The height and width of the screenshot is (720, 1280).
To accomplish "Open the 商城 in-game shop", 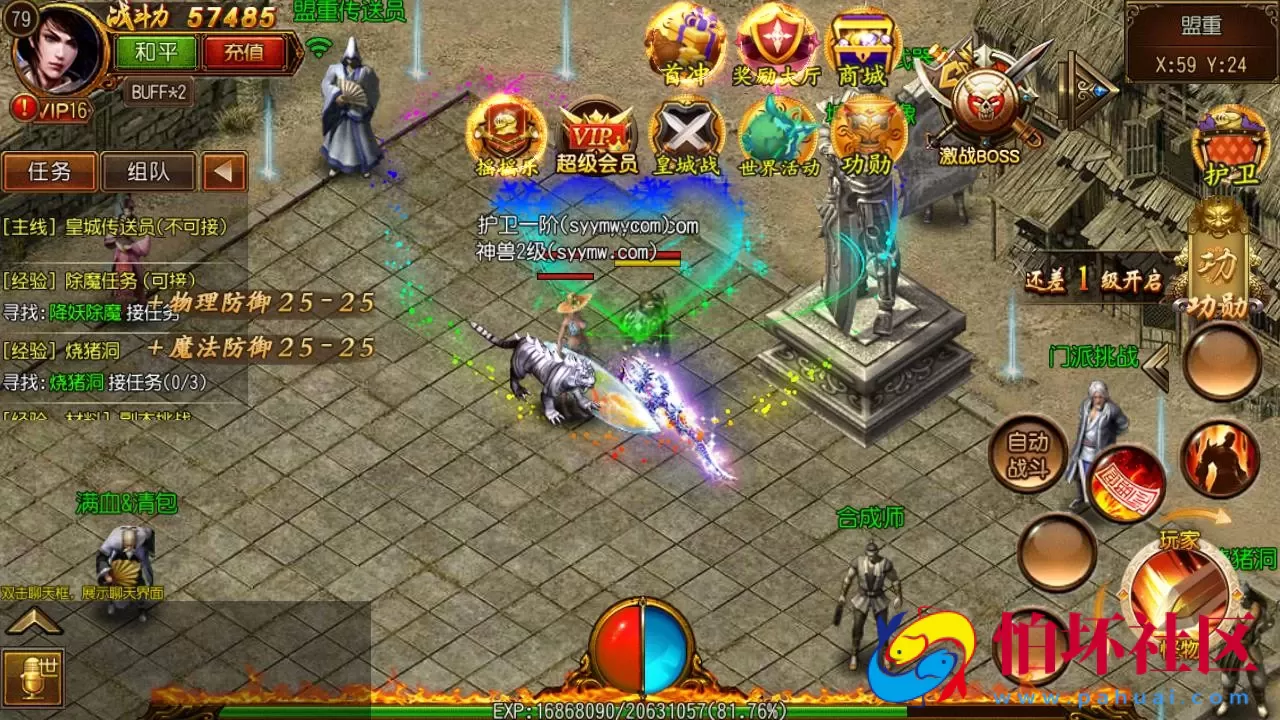I will (x=861, y=42).
